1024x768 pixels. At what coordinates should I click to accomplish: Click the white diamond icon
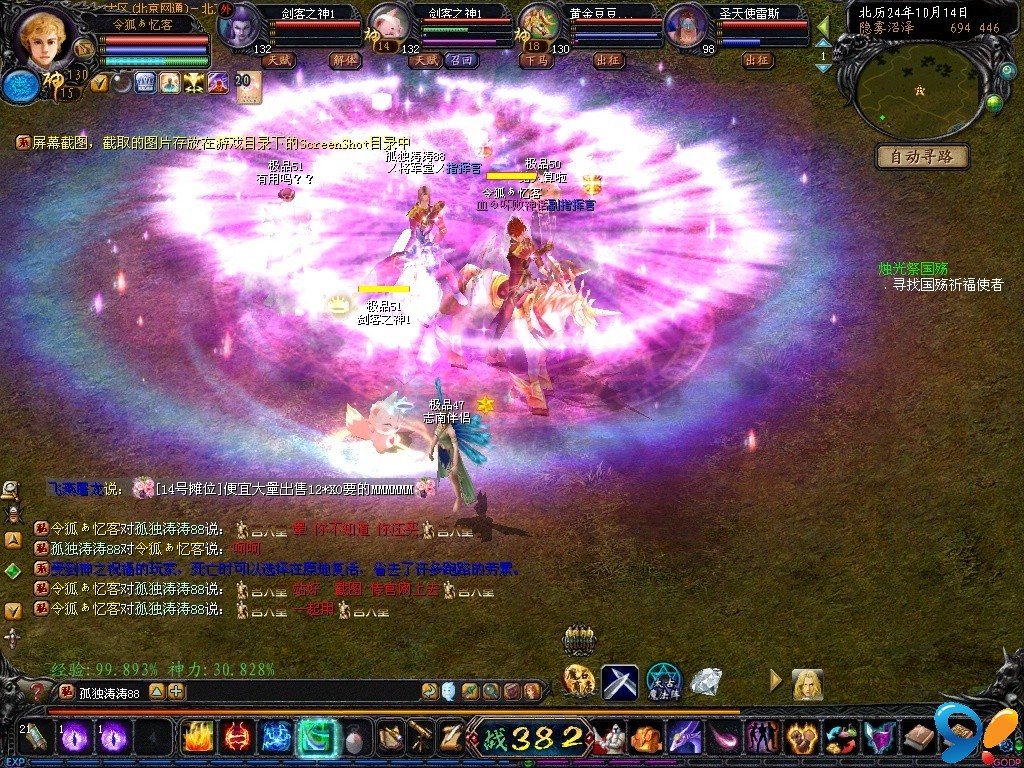coord(708,683)
